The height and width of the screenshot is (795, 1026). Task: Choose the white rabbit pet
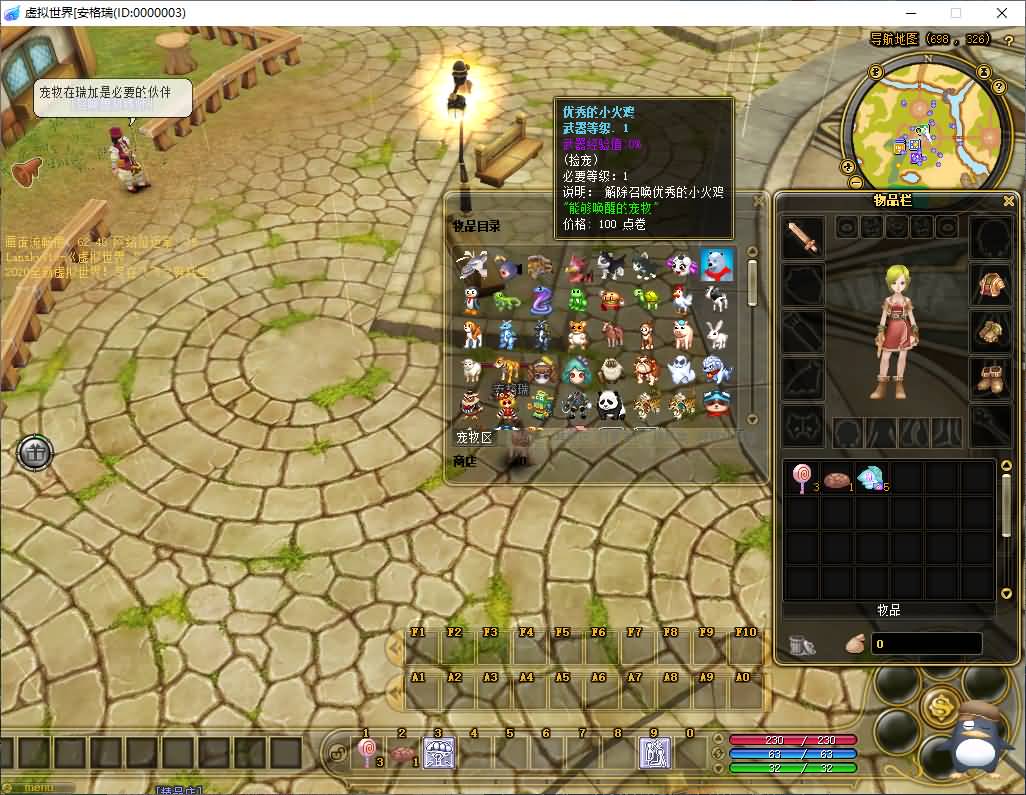(717, 334)
